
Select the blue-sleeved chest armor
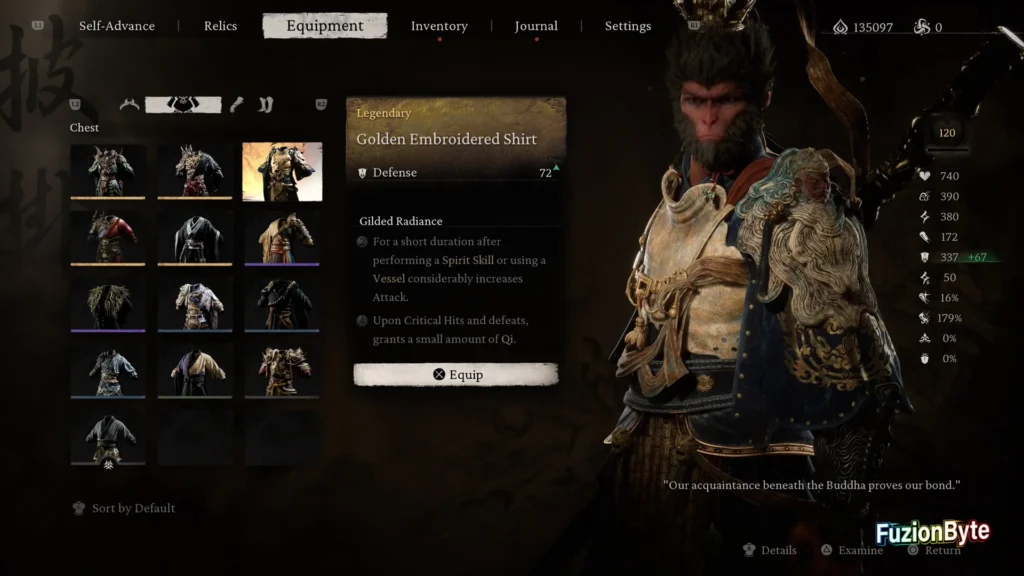point(108,370)
